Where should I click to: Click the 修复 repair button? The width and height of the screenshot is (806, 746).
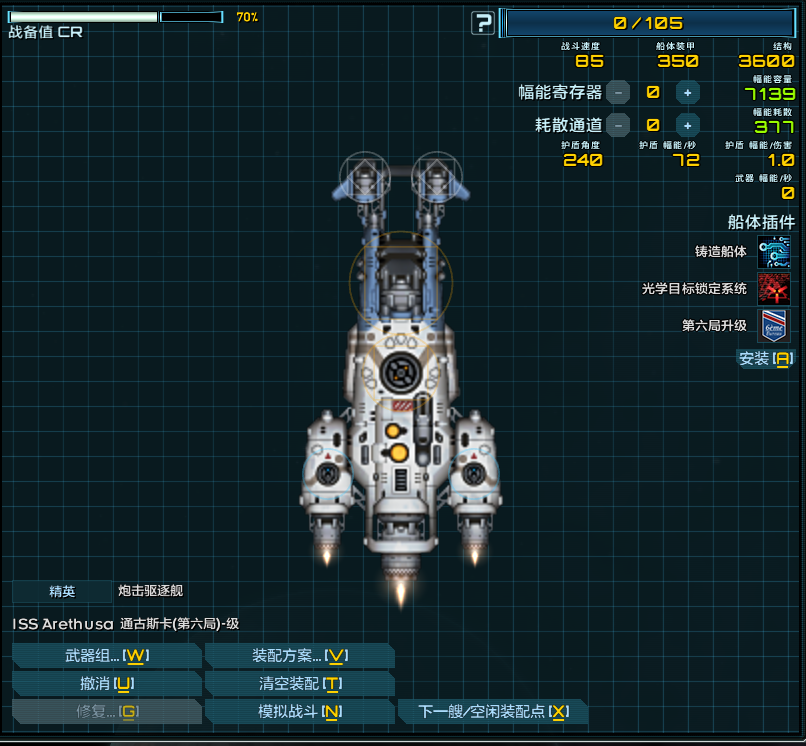[107, 712]
